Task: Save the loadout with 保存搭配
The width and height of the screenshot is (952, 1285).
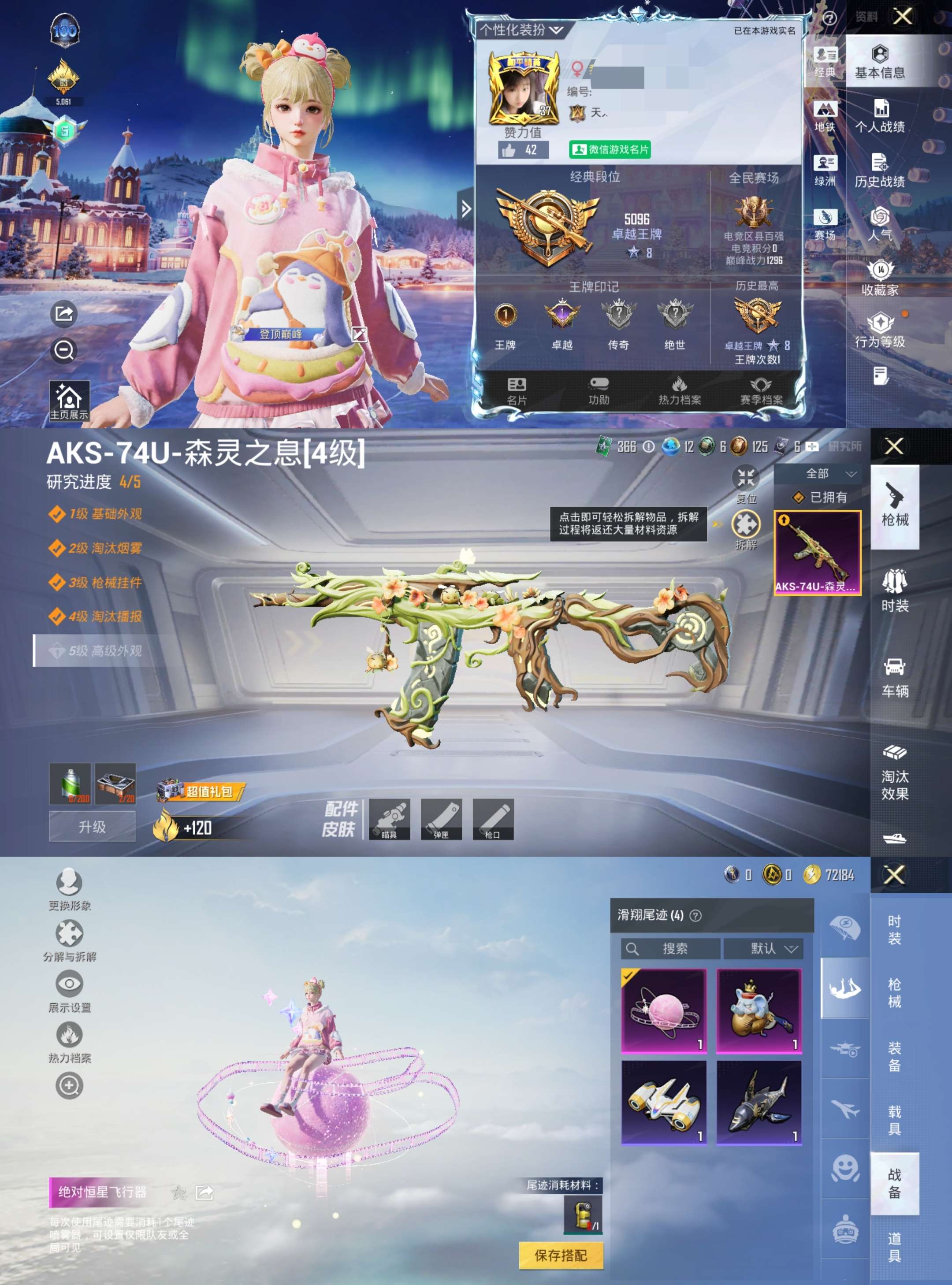Action: (561, 1255)
